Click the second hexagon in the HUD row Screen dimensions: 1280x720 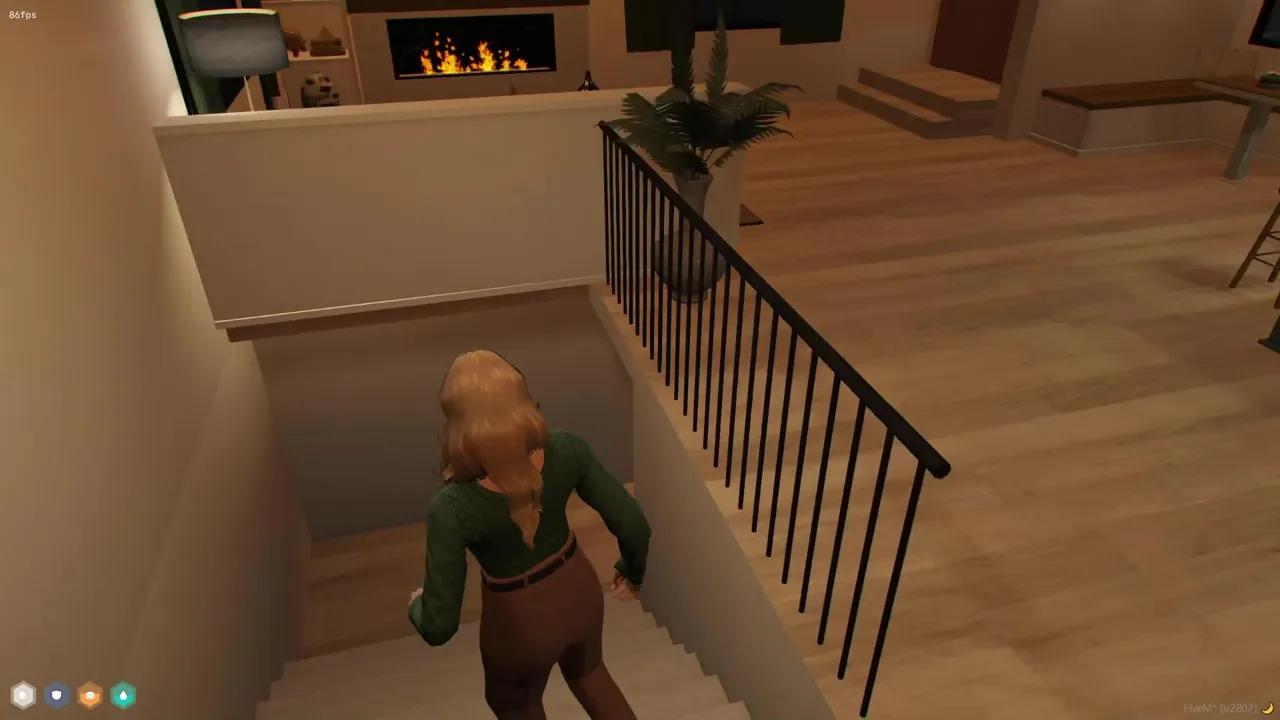tap(55, 695)
